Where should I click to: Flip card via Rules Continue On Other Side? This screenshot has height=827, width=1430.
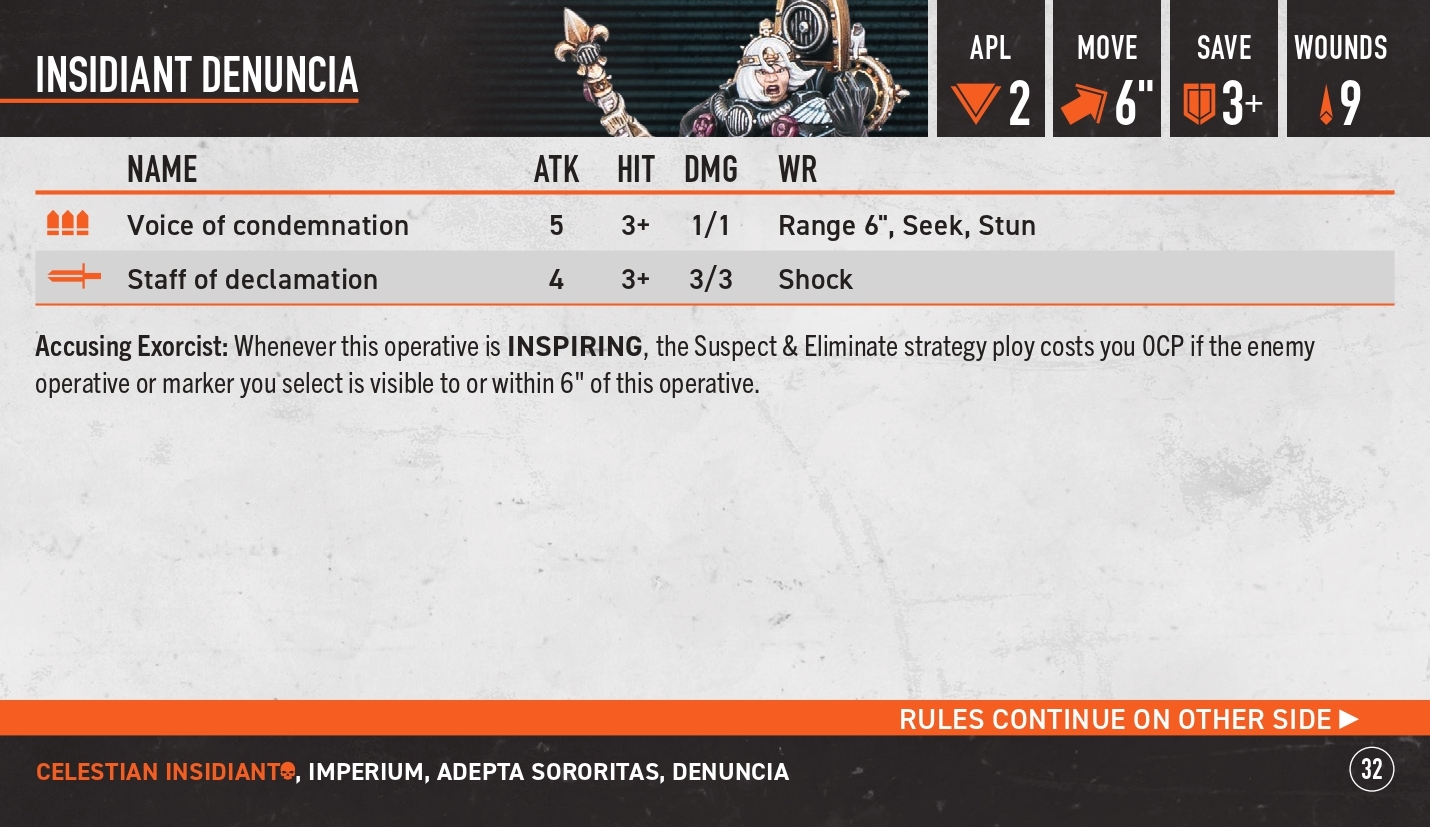click(x=1128, y=719)
